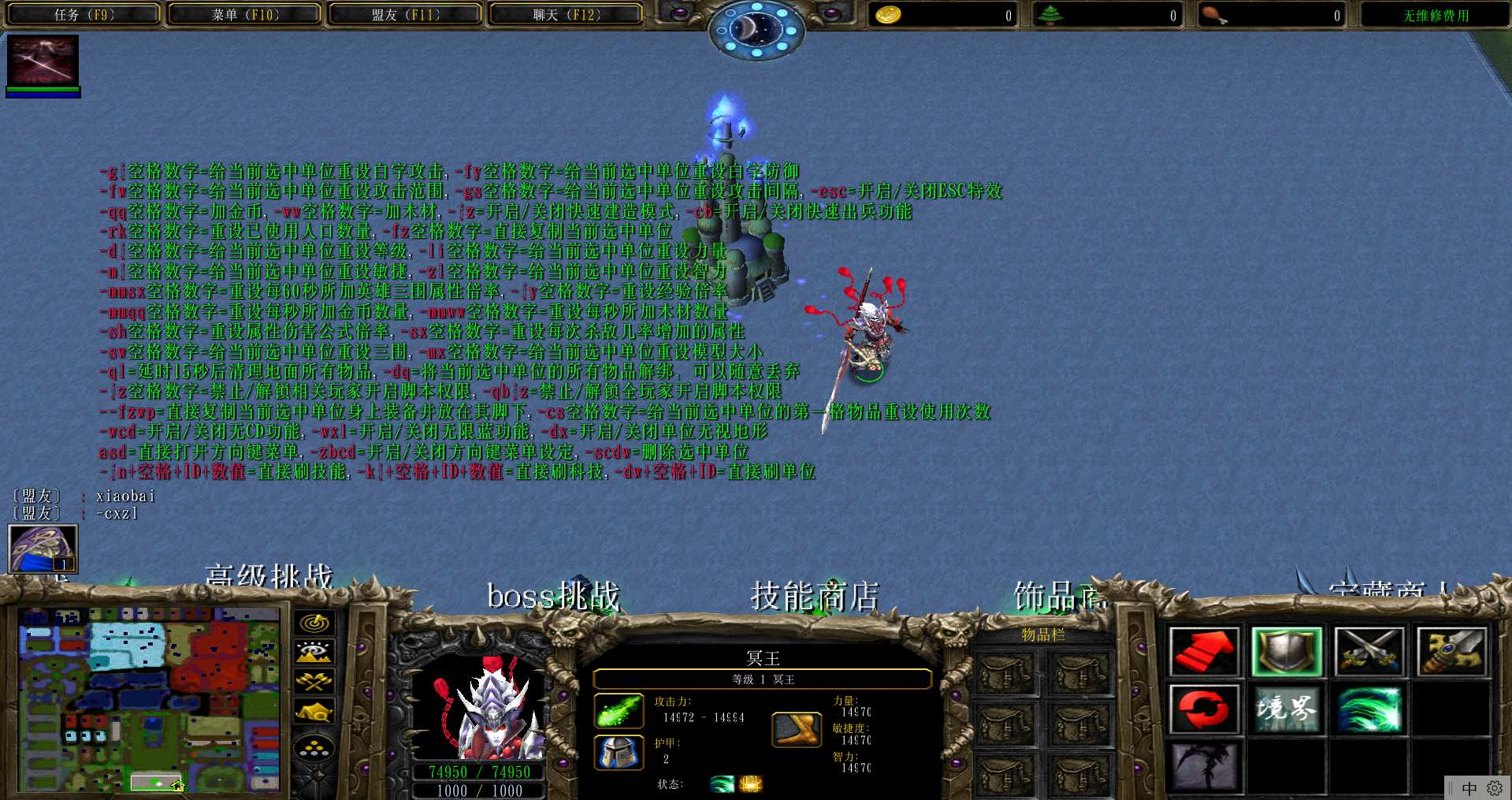
Task: Cast the green wind slash ability
Action: pos(1369,709)
